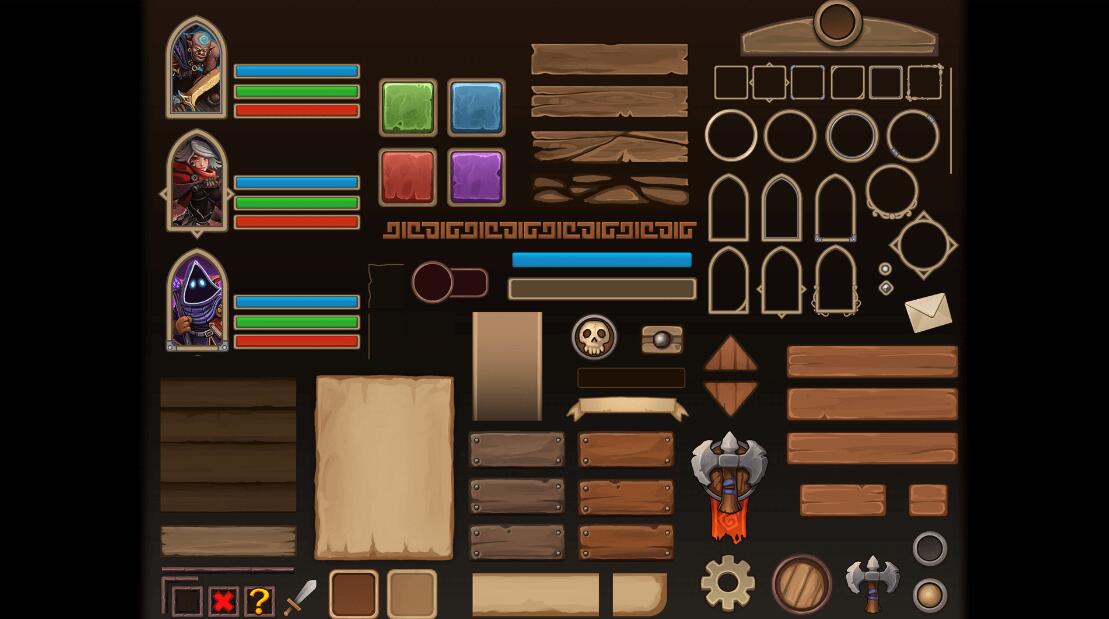Close using the red X button
The image size is (1109, 619).
click(x=223, y=601)
